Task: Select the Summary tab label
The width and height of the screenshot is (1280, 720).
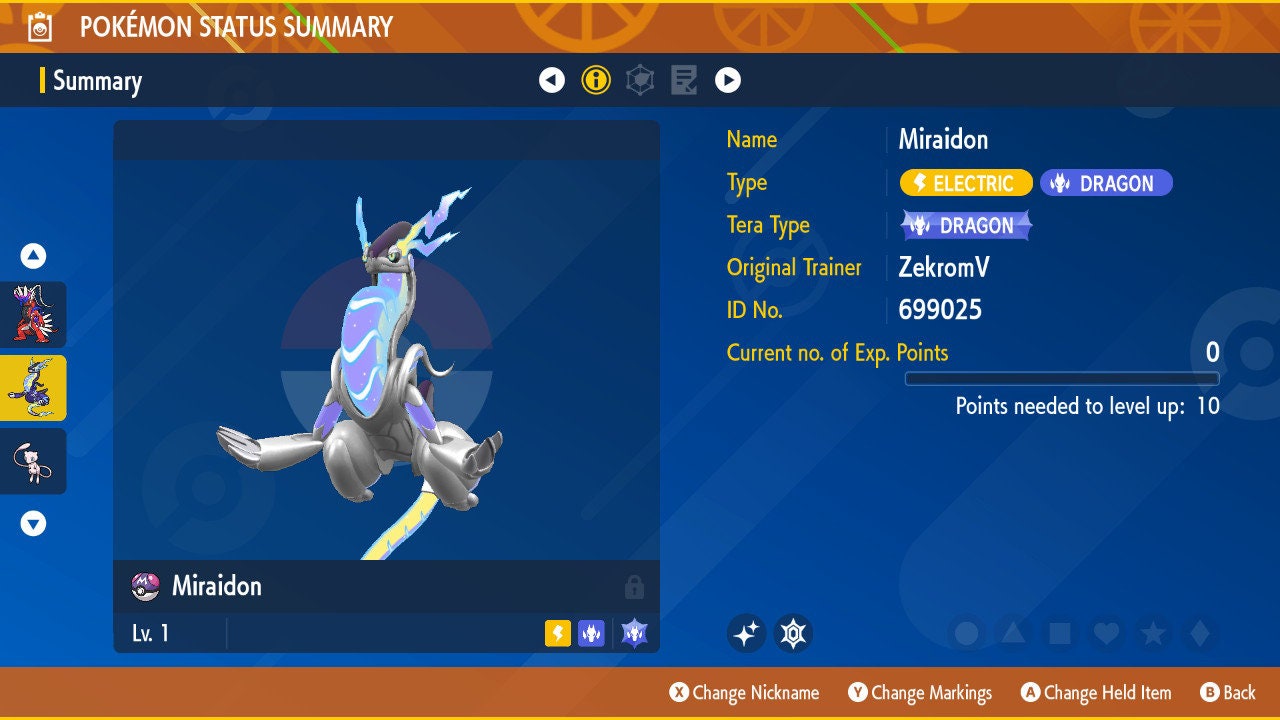Action: tap(97, 81)
